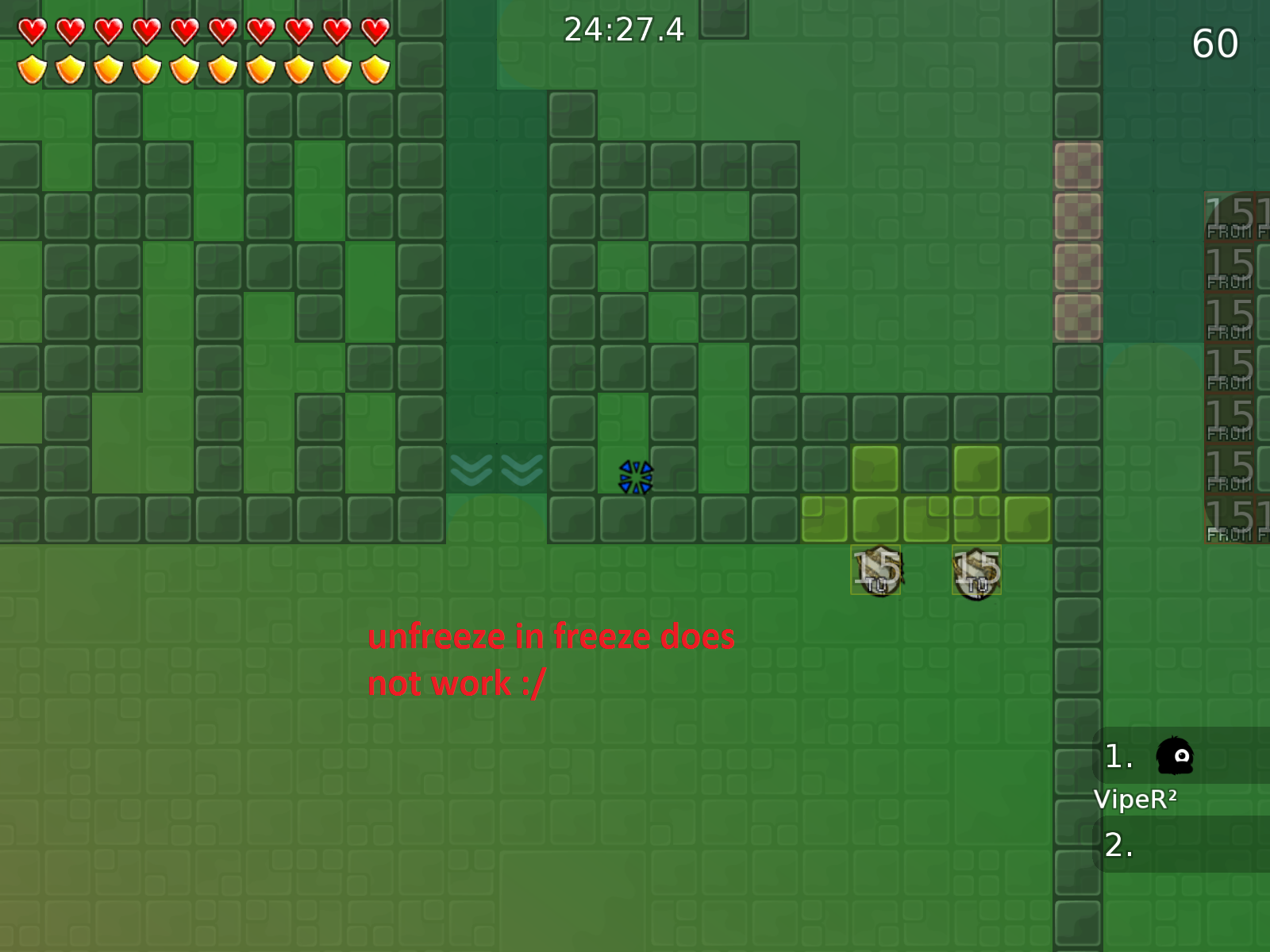Collapse the VipeR² leaderboard row
Image resolution: width=1270 pixels, height=952 pixels.
point(1135,800)
